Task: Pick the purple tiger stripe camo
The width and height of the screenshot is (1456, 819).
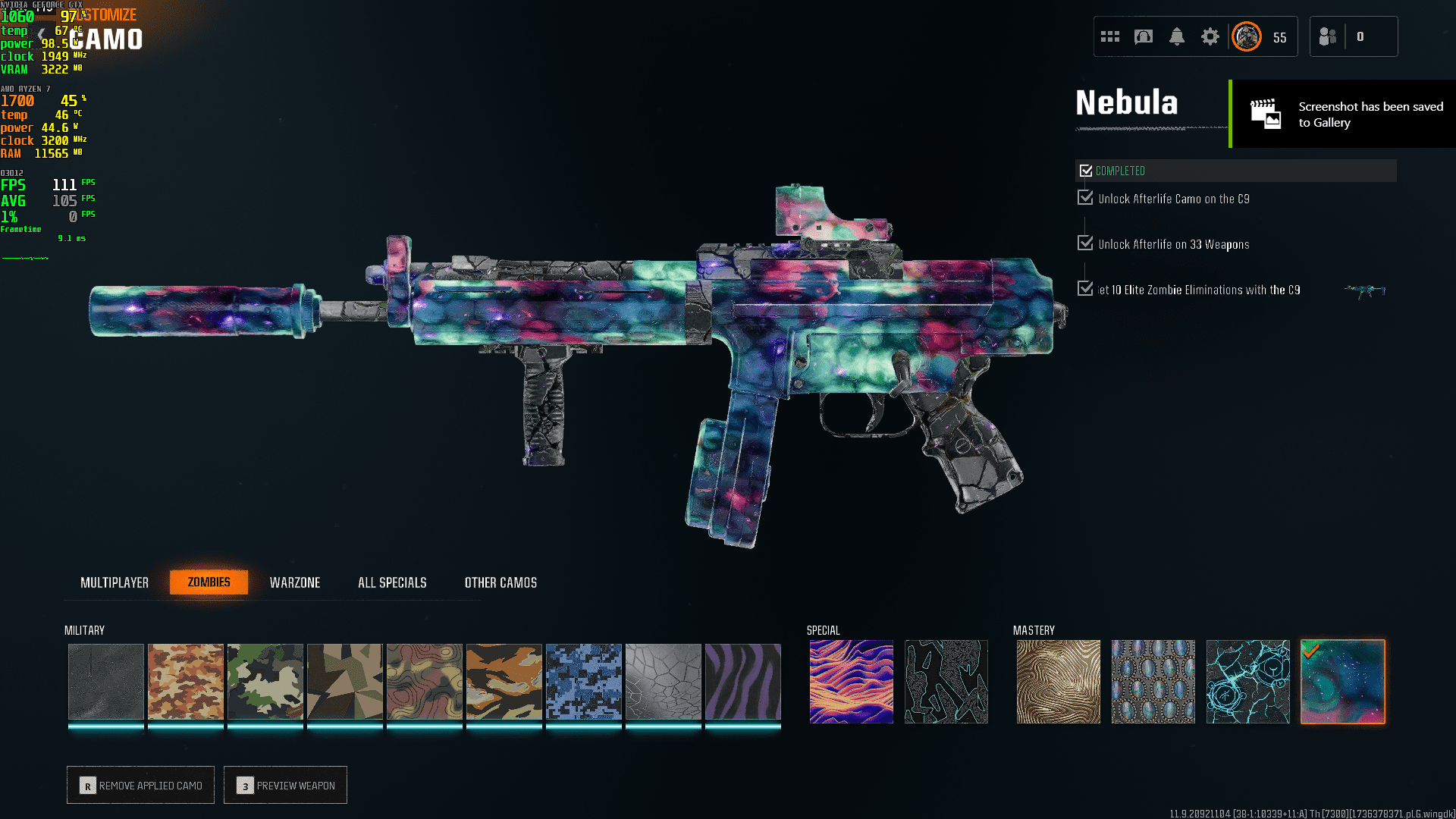Action: tap(743, 681)
